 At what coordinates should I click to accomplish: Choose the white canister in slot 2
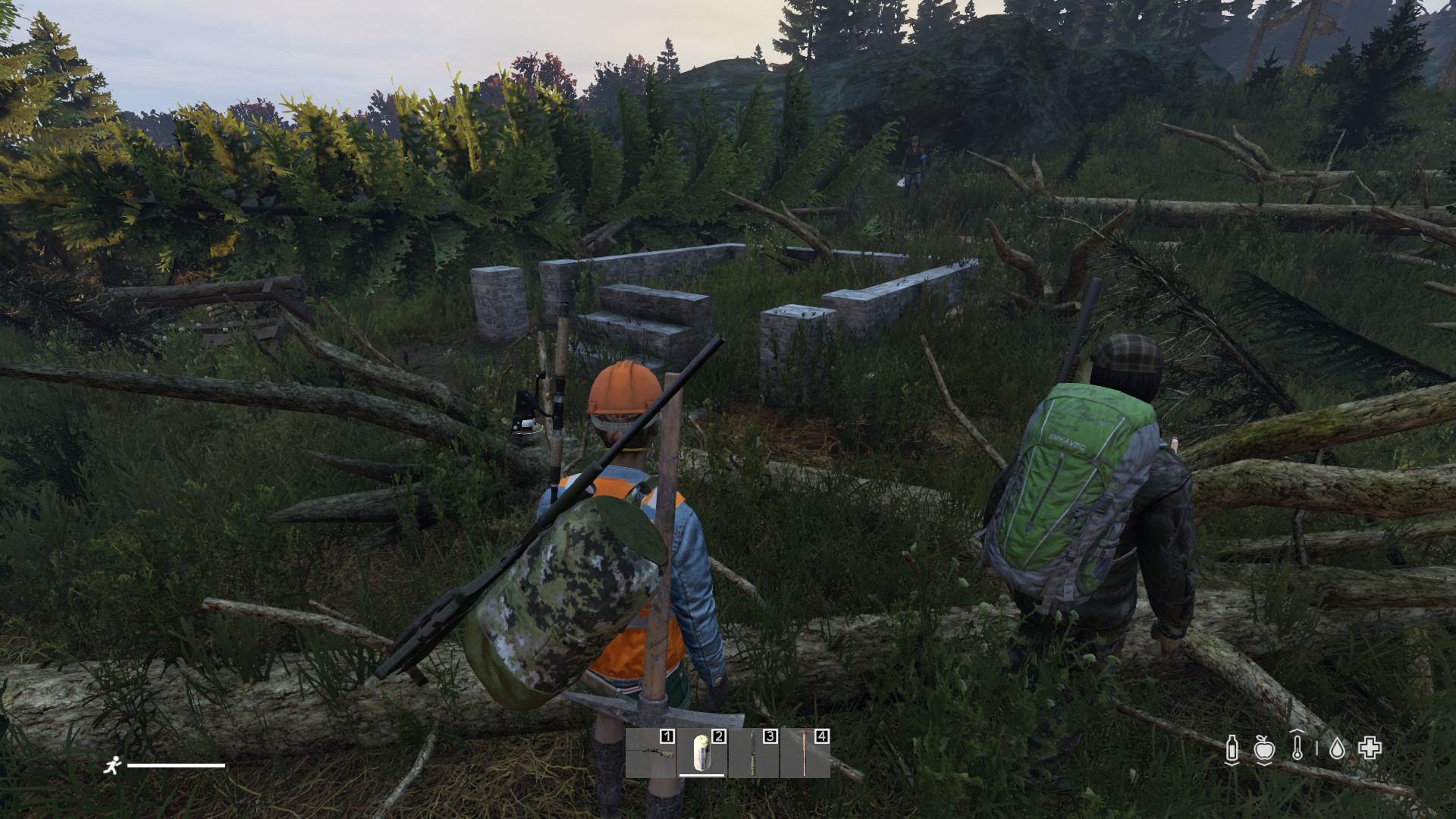[x=702, y=753]
